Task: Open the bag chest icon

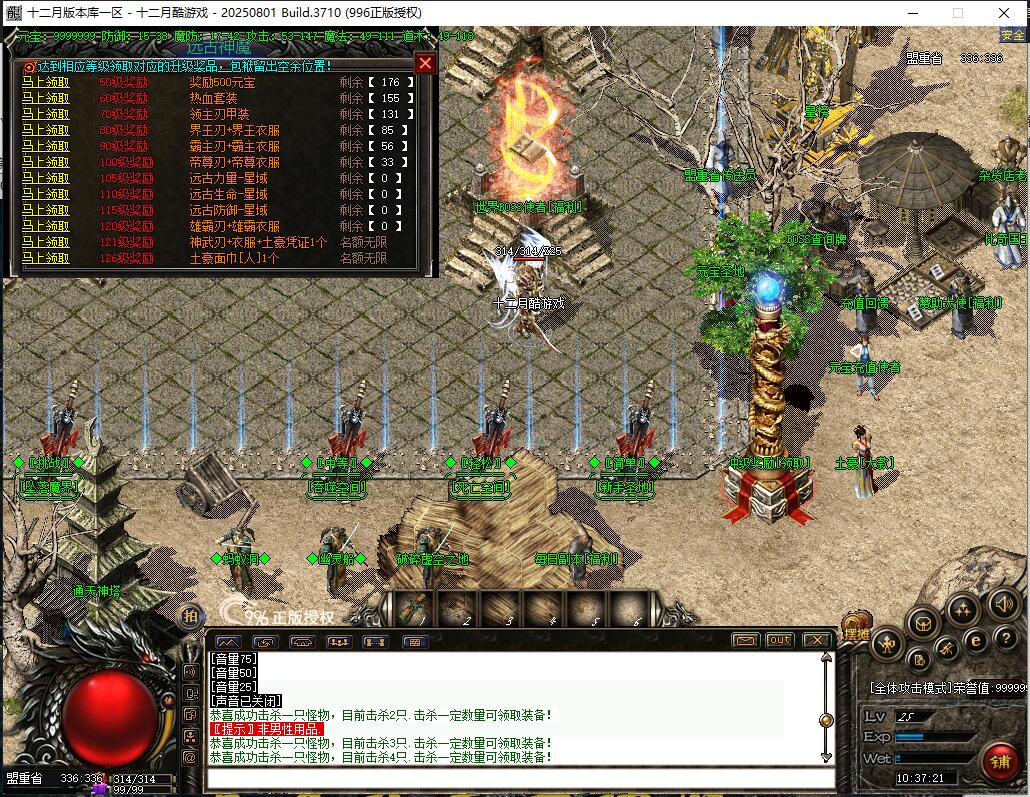Action: 923,623
